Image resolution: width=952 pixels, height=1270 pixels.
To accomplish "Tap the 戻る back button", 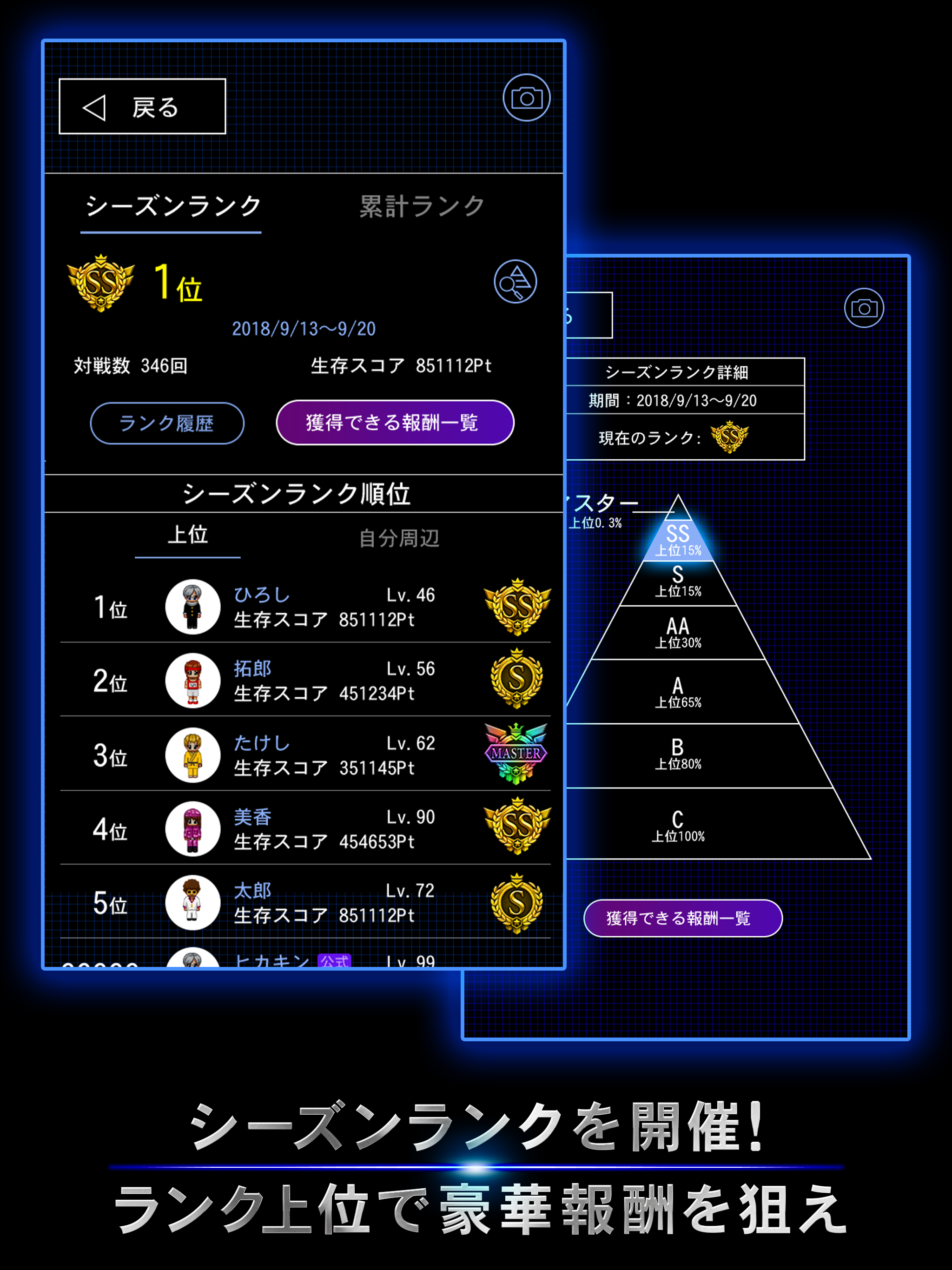I will [x=141, y=105].
